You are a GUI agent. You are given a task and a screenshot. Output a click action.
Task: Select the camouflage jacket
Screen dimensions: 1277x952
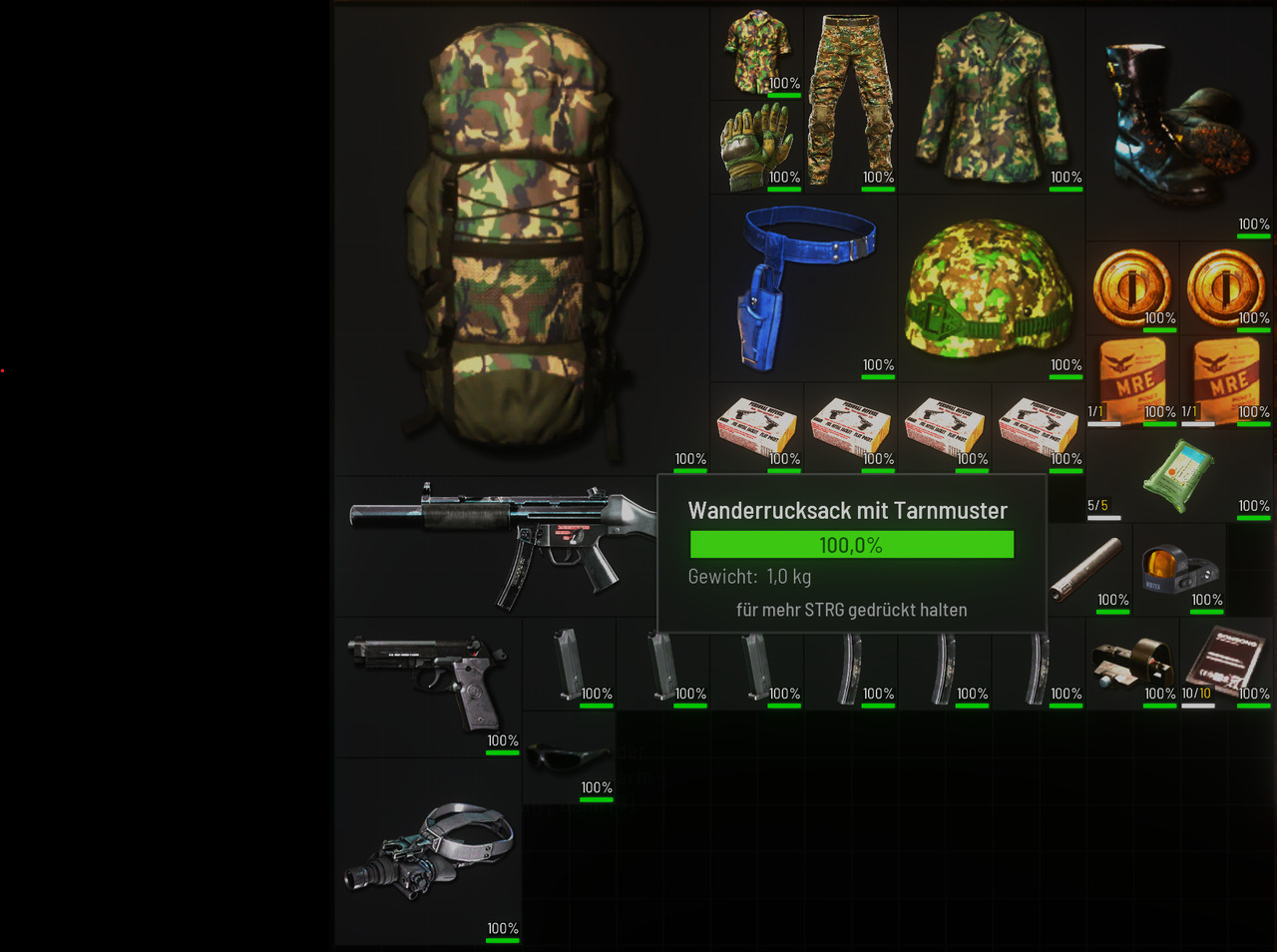[991, 100]
